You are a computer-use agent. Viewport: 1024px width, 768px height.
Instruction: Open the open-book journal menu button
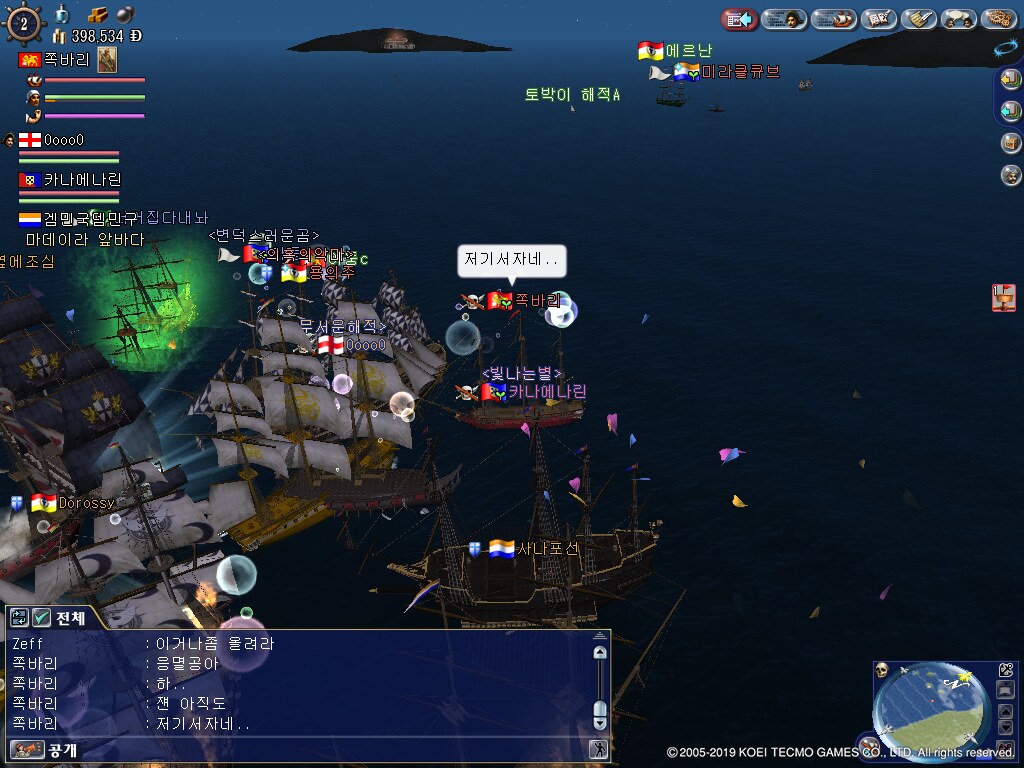878,19
